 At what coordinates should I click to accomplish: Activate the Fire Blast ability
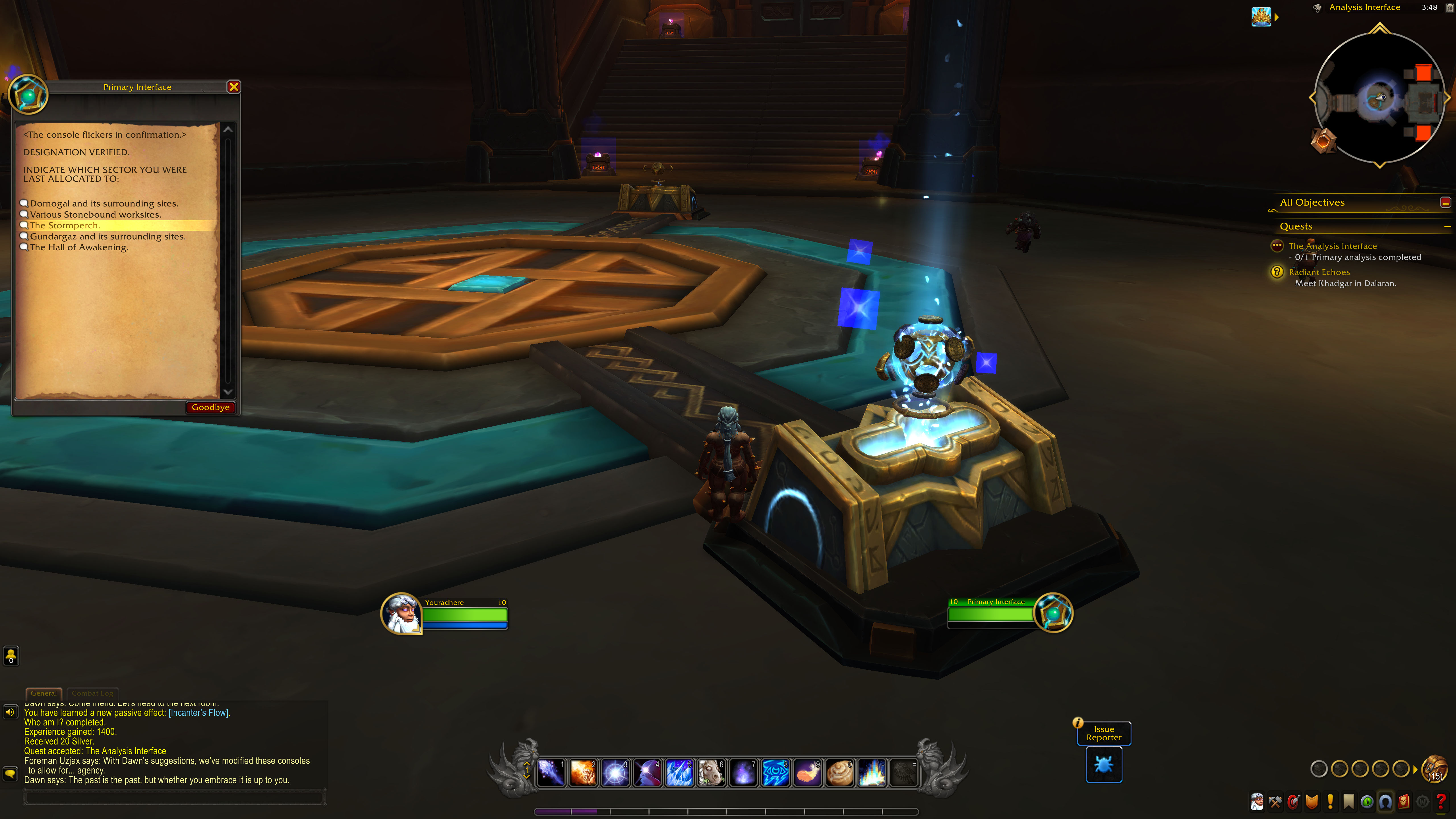coord(583,773)
